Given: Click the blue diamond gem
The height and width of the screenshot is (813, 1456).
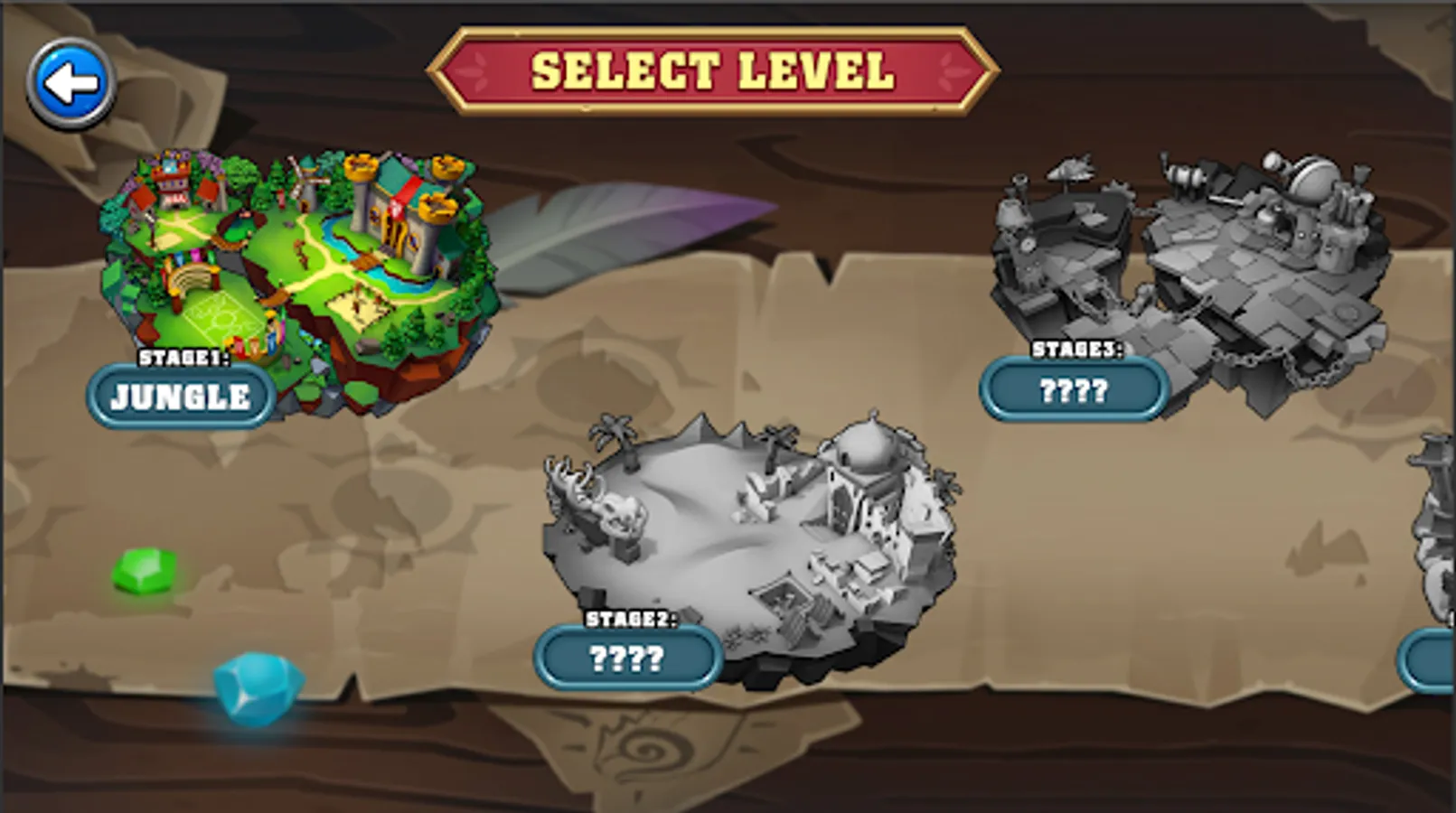Looking at the screenshot, I should pos(254,688).
